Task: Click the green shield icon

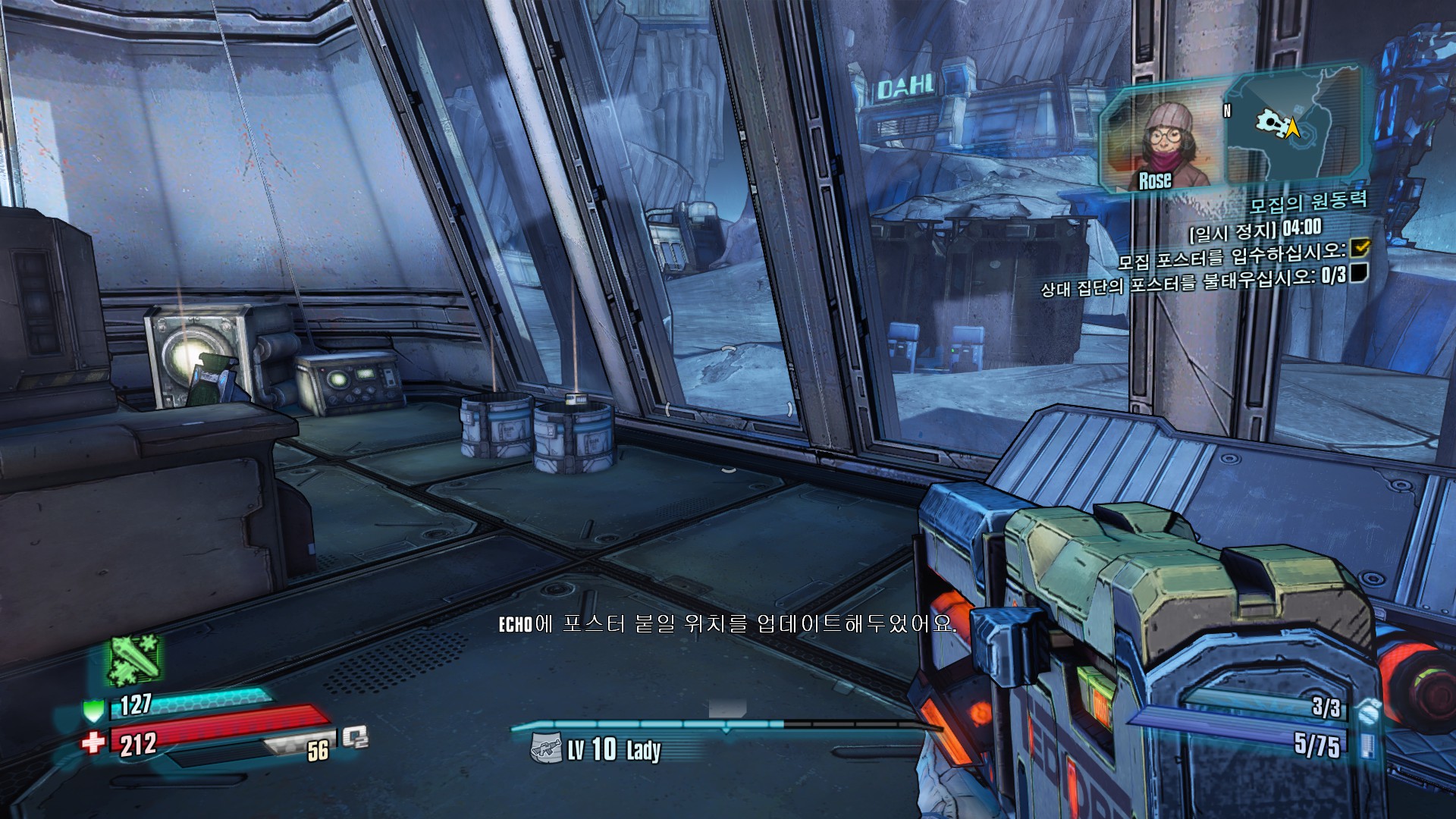Action: [93, 711]
